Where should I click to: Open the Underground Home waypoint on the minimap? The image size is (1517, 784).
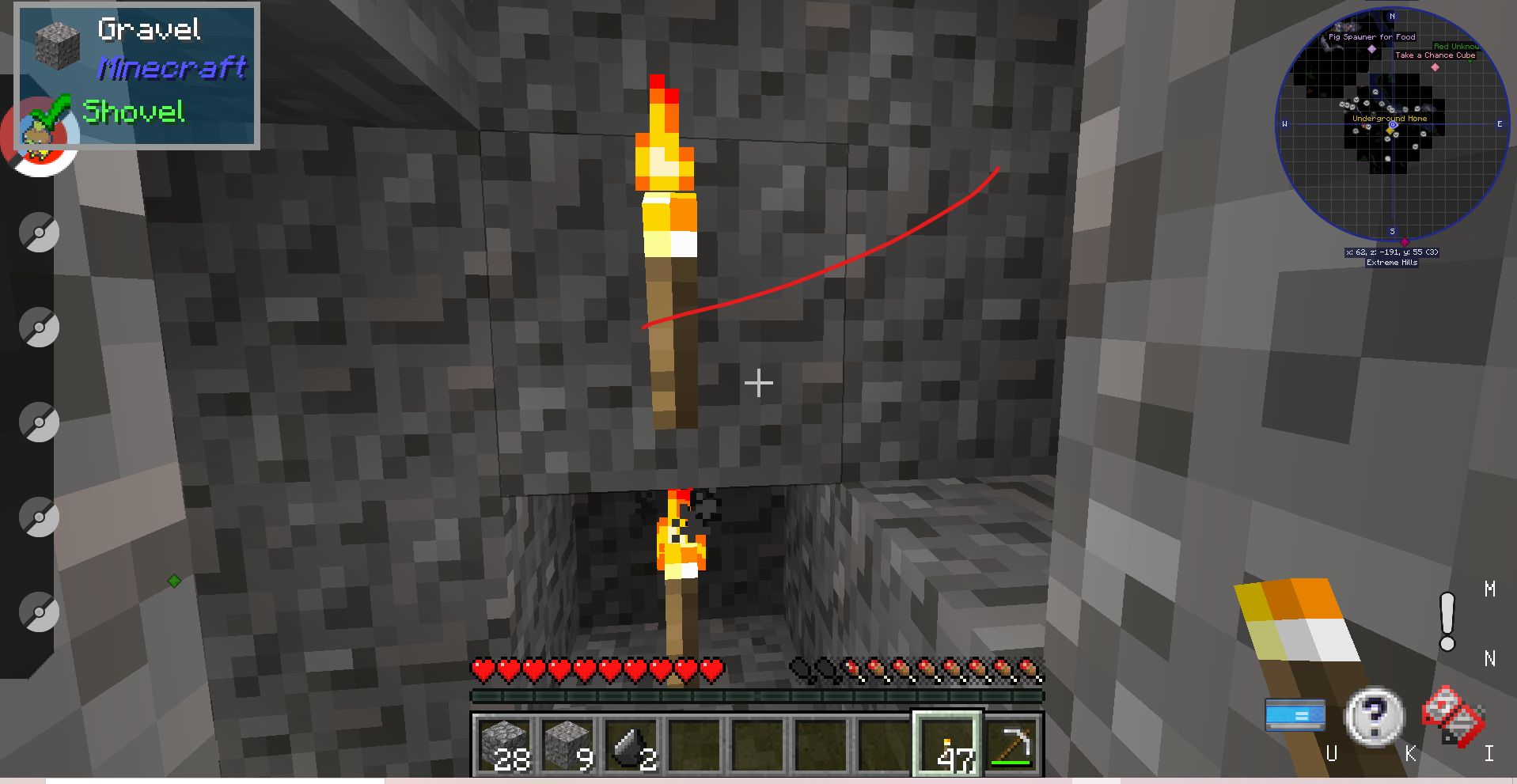(x=1390, y=117)
